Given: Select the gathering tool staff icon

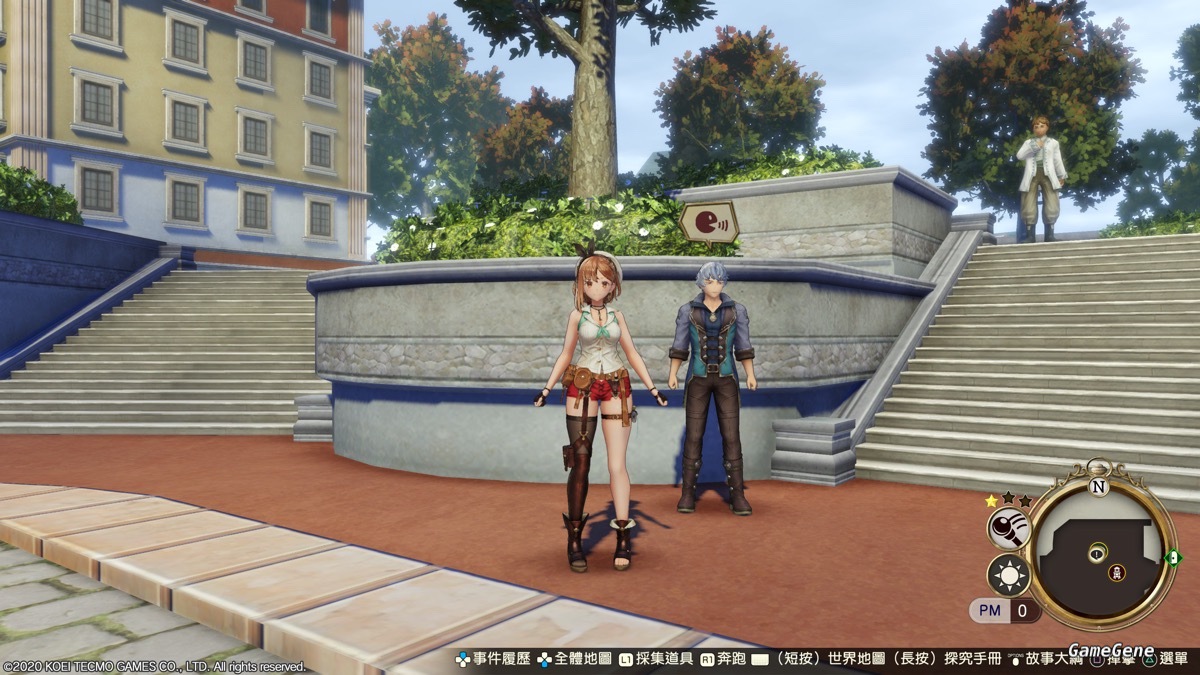Looking at the screenshot, I should [x=1008, y=529].
